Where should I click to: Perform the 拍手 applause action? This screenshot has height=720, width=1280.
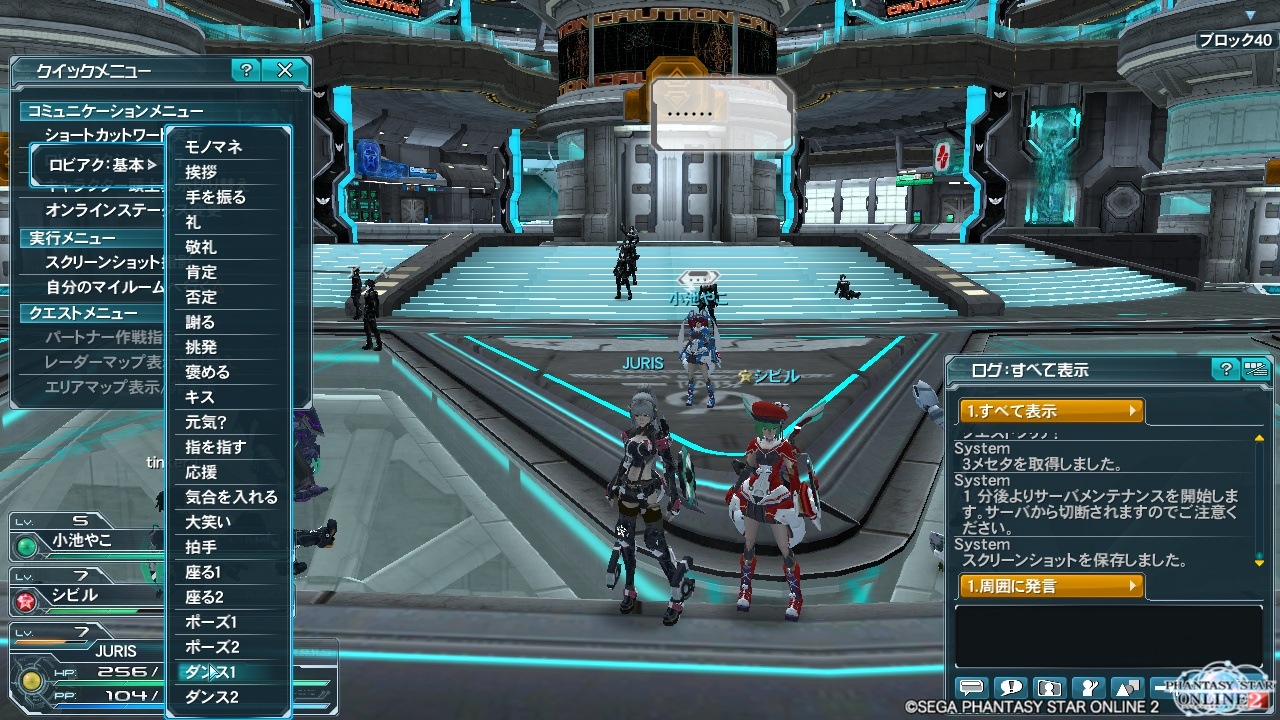point(201,547)
